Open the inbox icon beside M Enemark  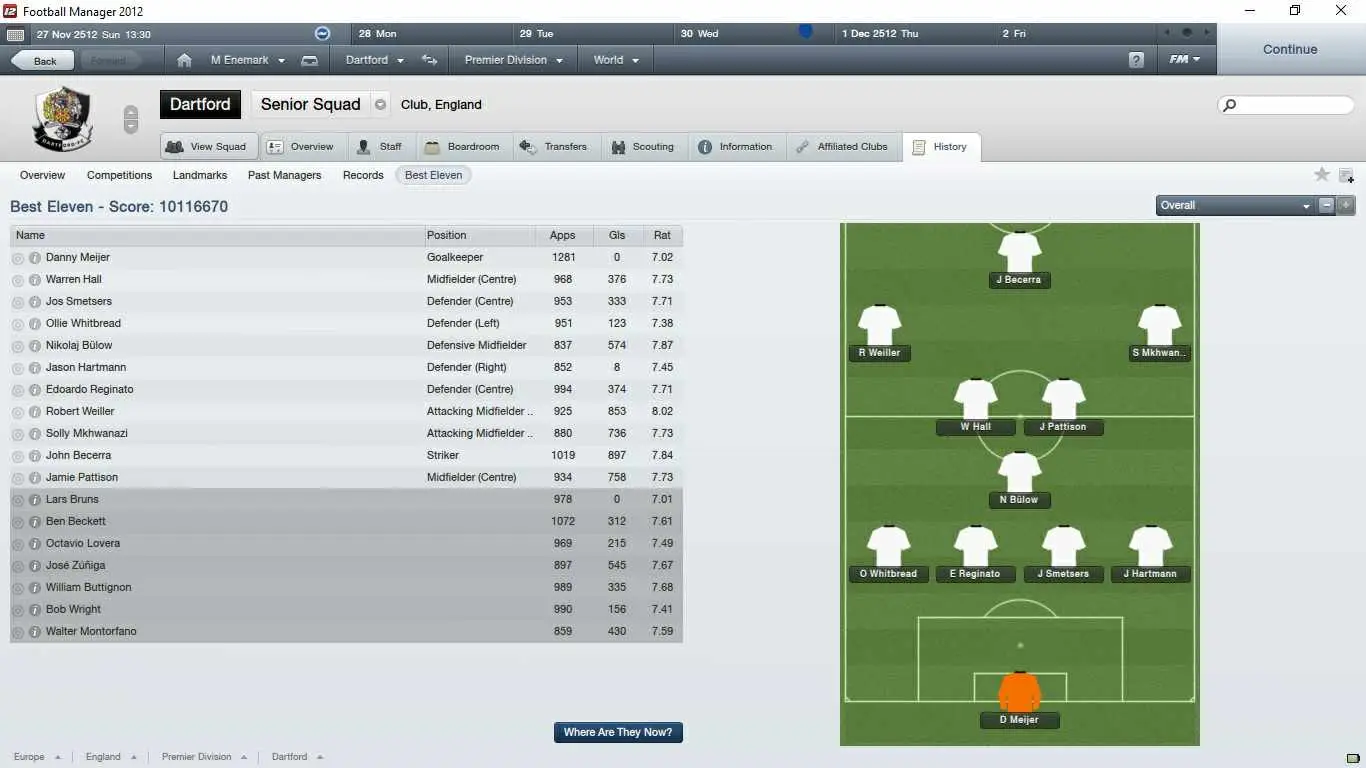point(309,60)
